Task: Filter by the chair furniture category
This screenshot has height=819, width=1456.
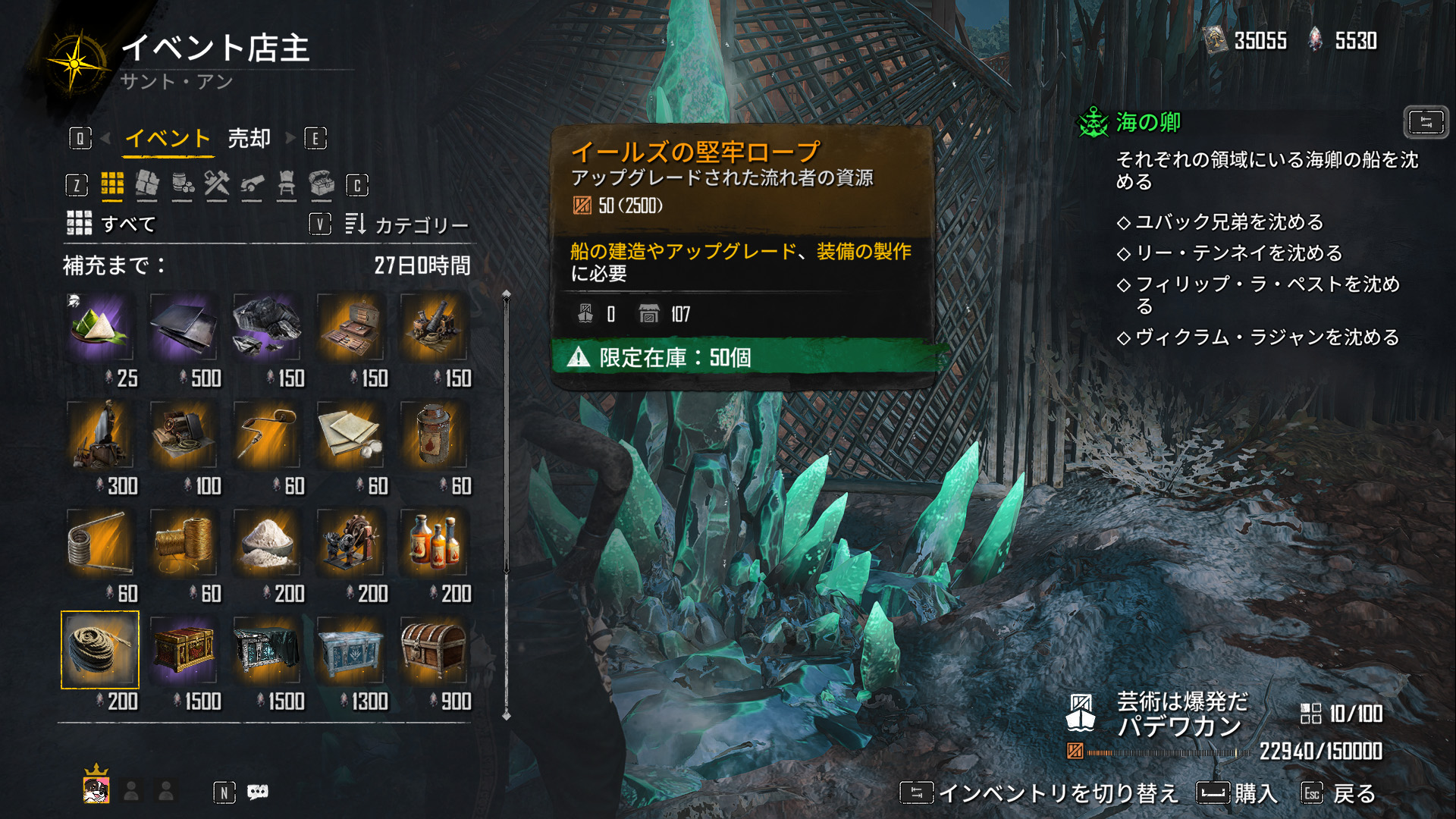Action: pyautogui.click(x=287, y=184)
